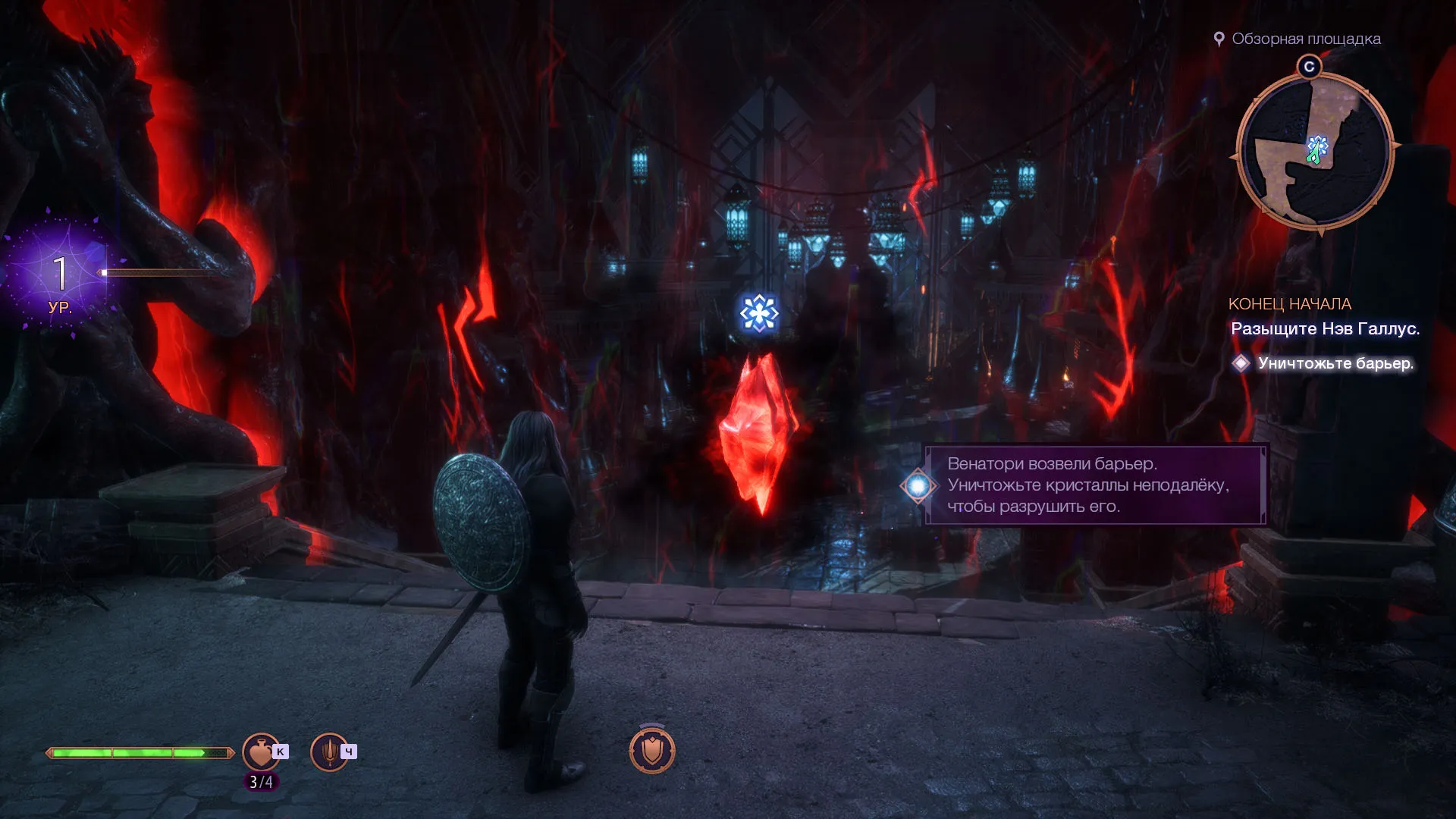Screen dimensions: 1456x819
Task: Open the "Конец начала" quest tracker
Action: pos(1289,304)
